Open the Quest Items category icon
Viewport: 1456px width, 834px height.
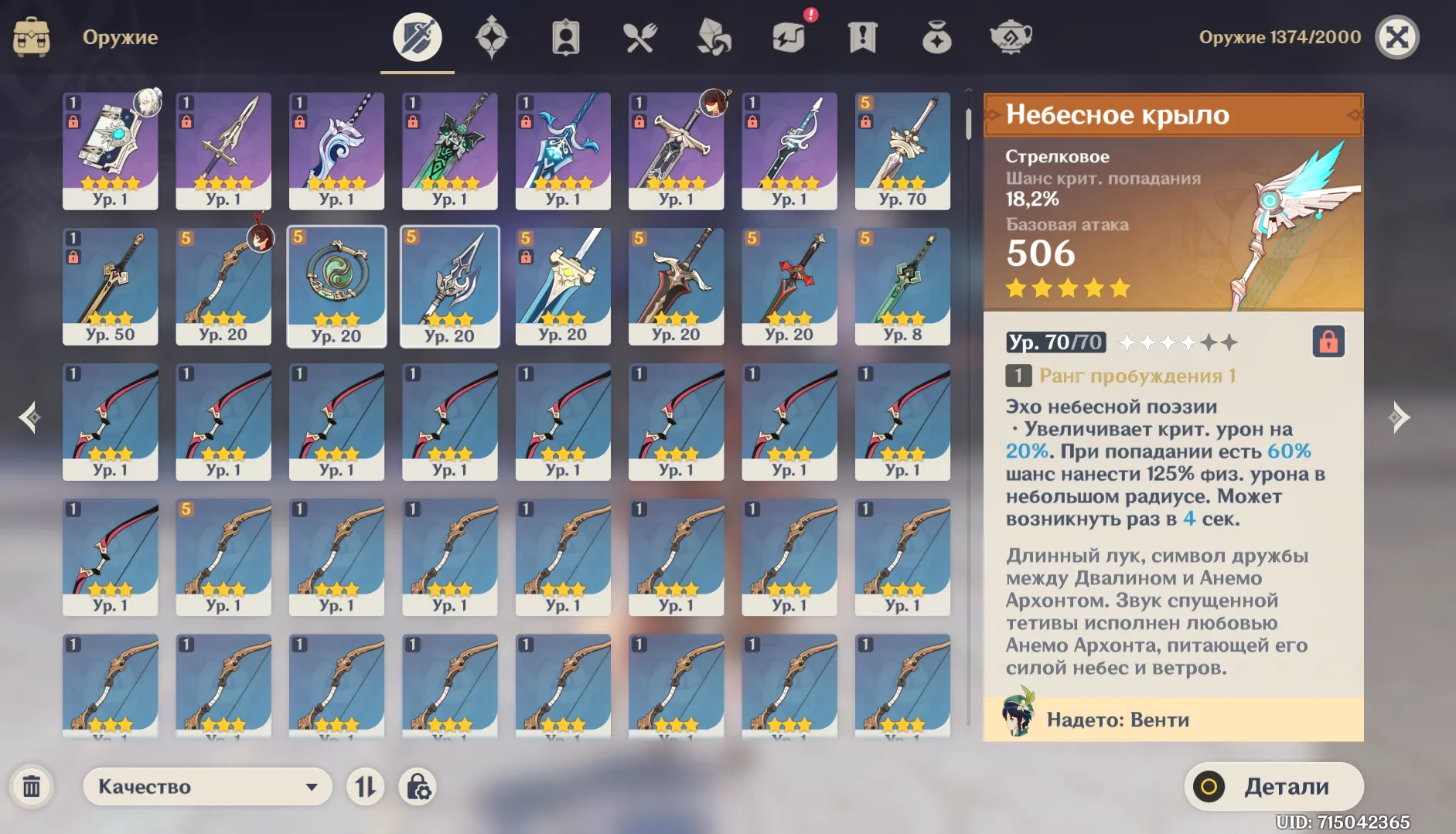click(863, 36)
